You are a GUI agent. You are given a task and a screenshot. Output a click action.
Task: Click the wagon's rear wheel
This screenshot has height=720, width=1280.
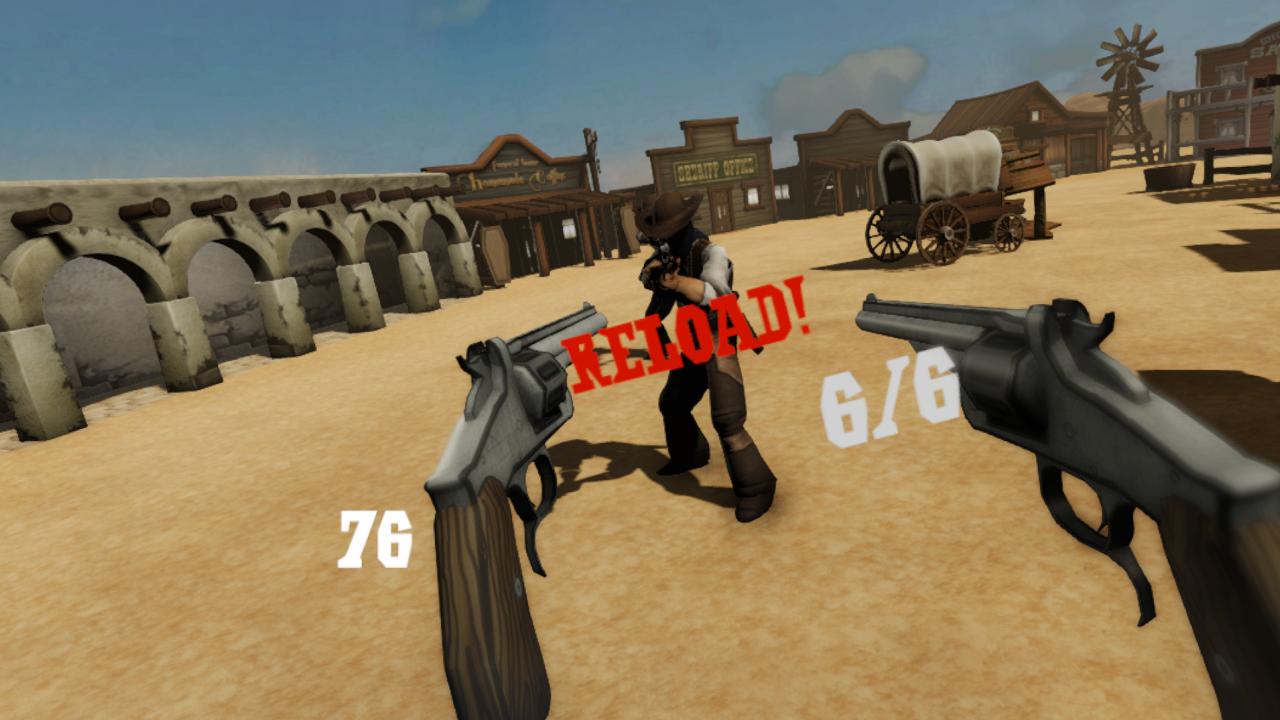point(888,235)
